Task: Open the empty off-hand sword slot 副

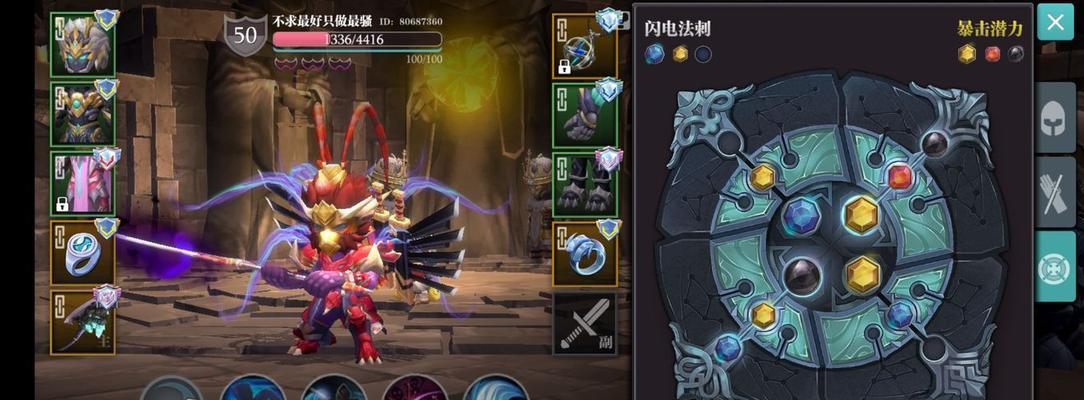Action: pyautogui.click(x=585, y=322)
